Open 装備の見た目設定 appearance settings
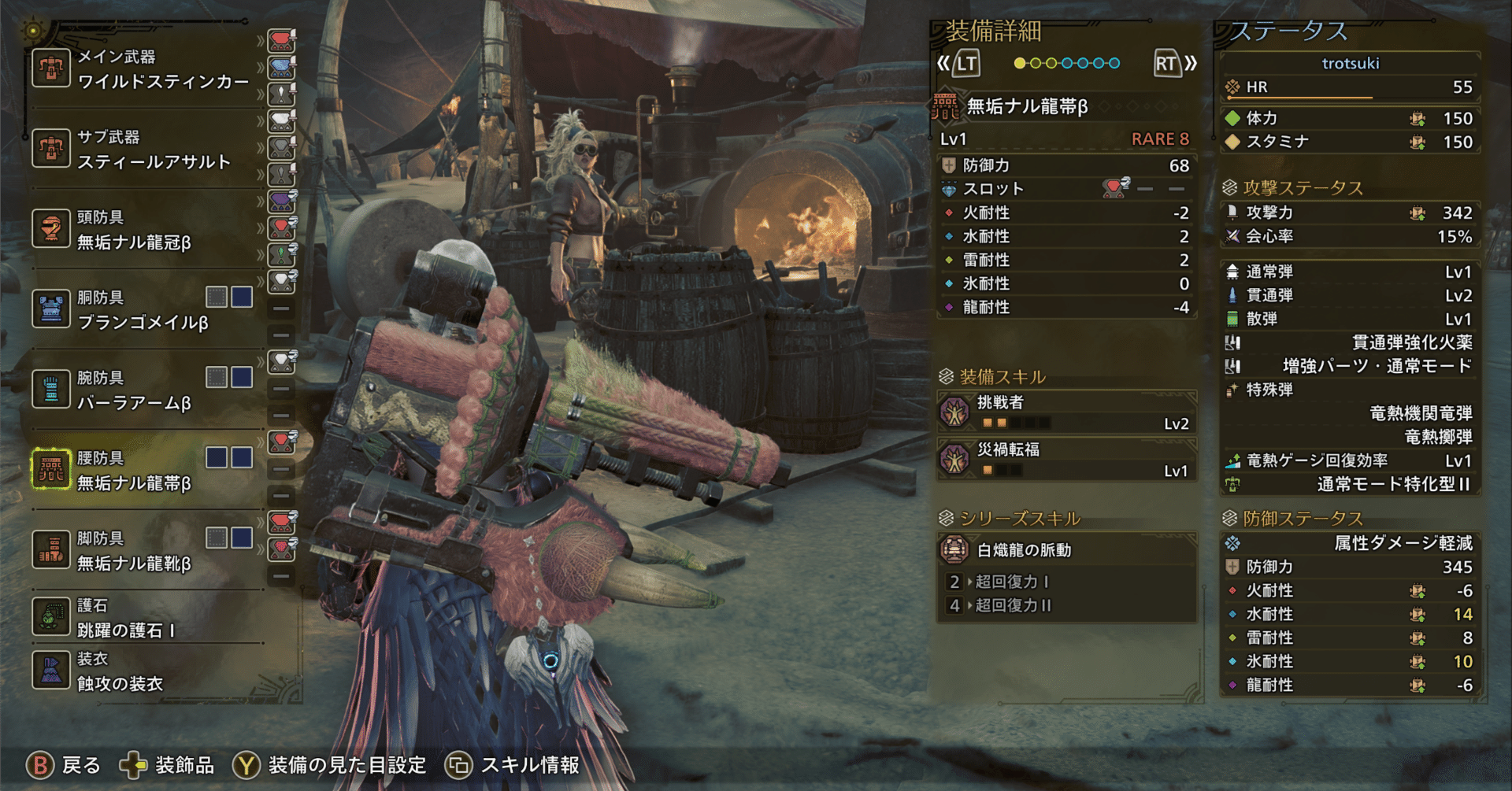 [329, 765]
